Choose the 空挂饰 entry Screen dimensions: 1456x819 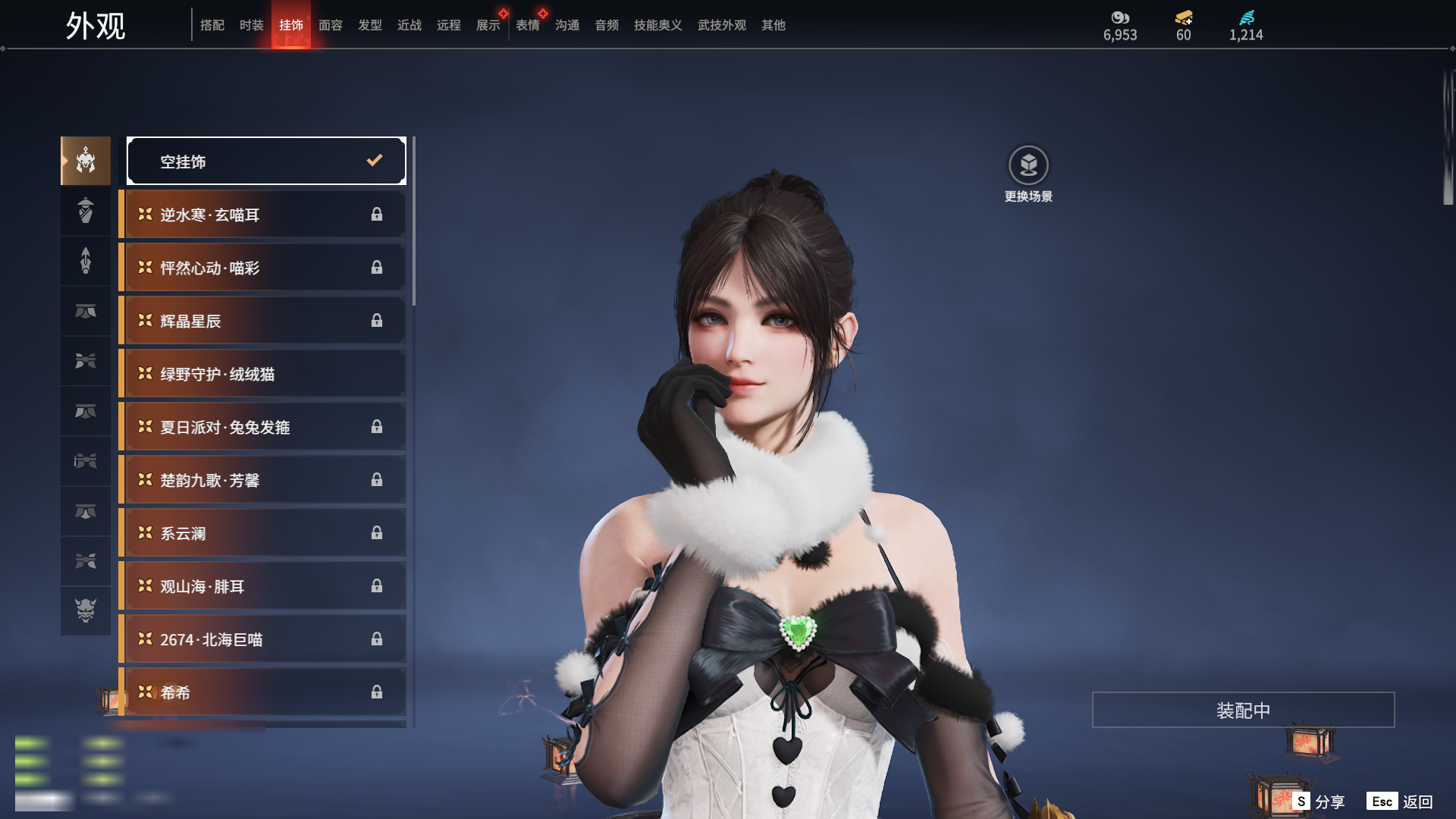(x=266, y=161)
